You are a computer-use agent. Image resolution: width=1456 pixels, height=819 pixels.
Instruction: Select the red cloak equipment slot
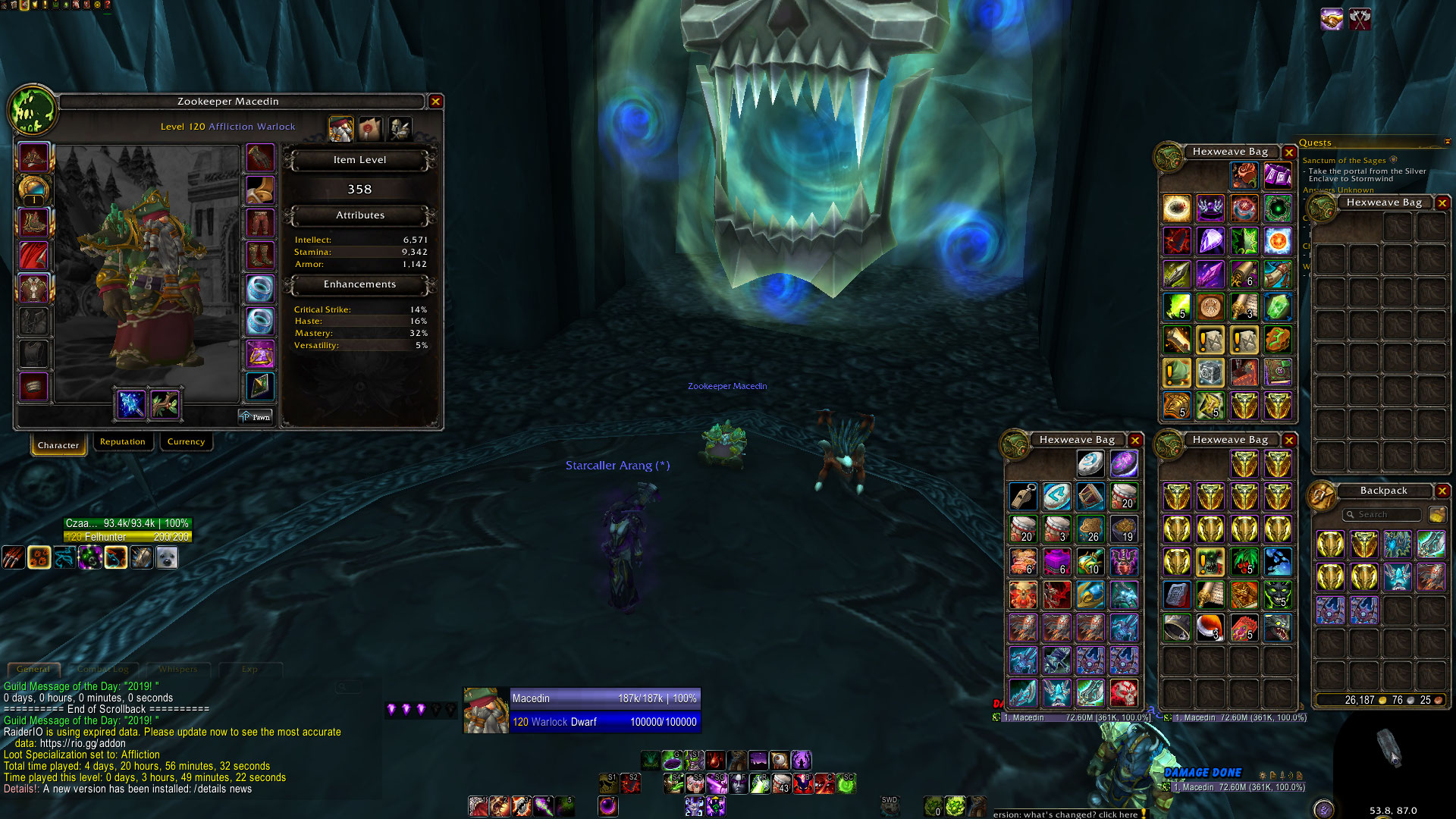[x=33, y=256]
